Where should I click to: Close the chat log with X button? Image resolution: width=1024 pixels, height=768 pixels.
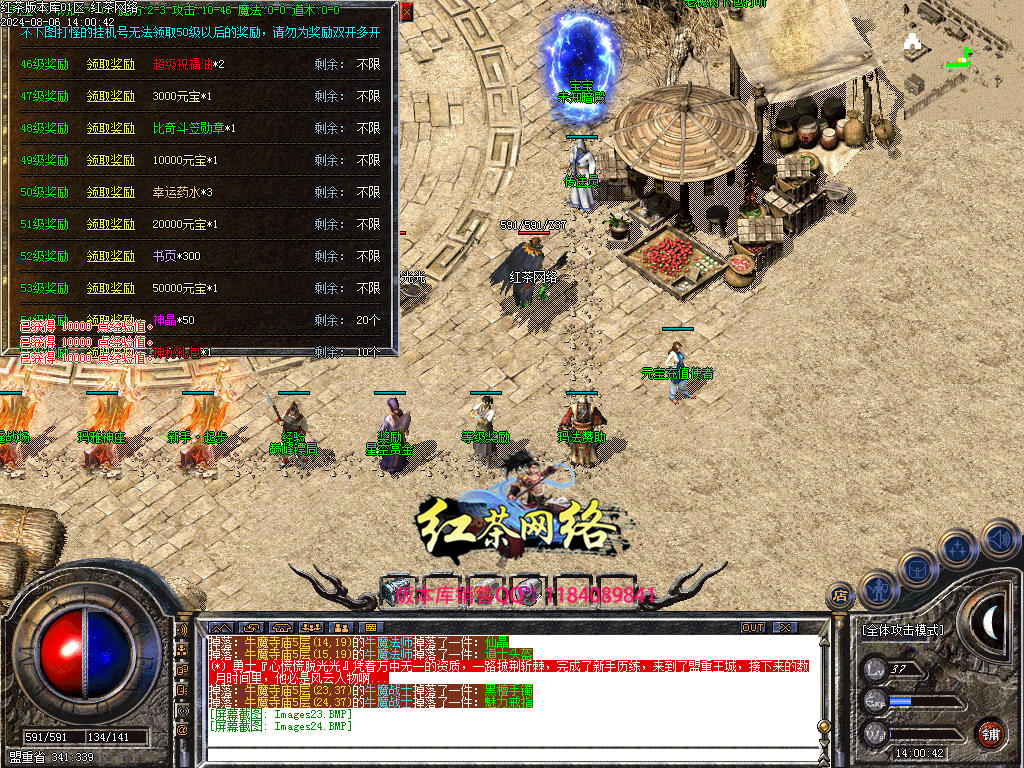coord(786,627)
